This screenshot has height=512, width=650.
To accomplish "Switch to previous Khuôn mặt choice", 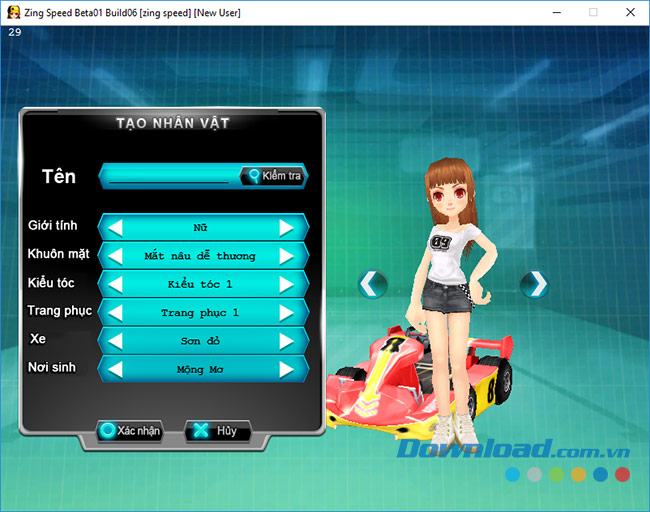I will (x=115, y=256).
